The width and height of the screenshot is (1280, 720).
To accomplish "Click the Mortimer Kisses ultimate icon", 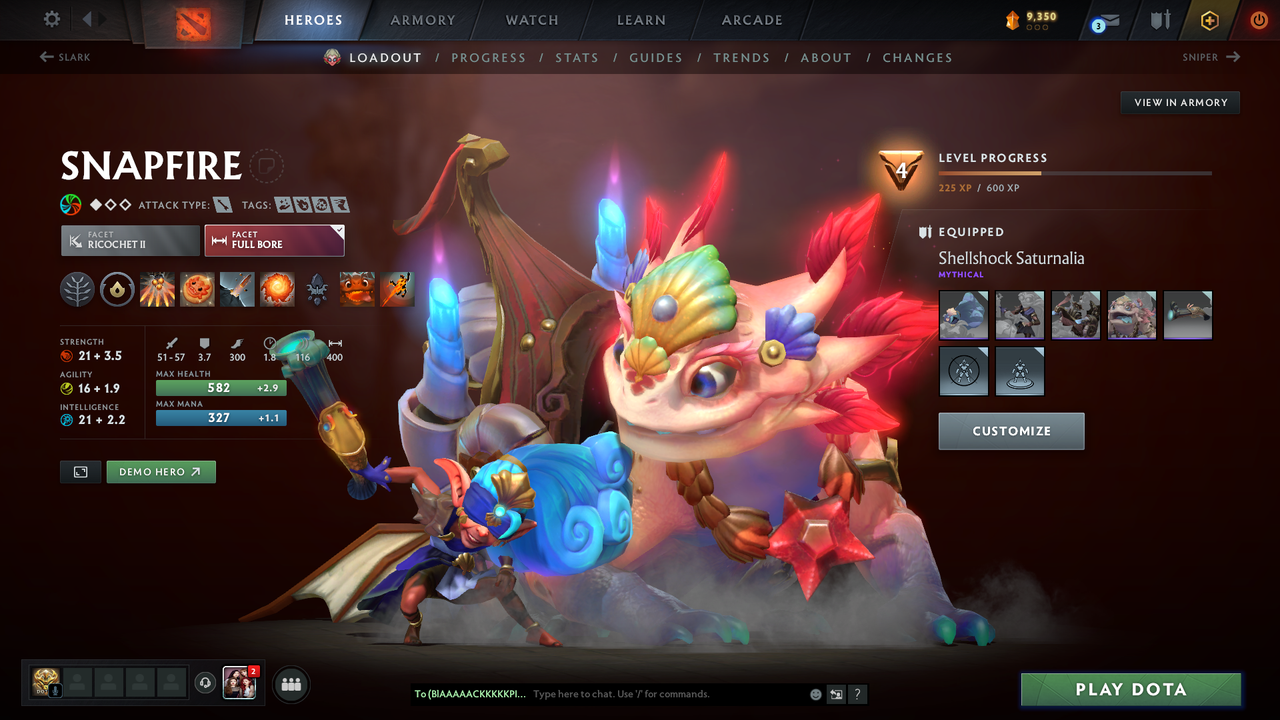I will tap(277, 290).
